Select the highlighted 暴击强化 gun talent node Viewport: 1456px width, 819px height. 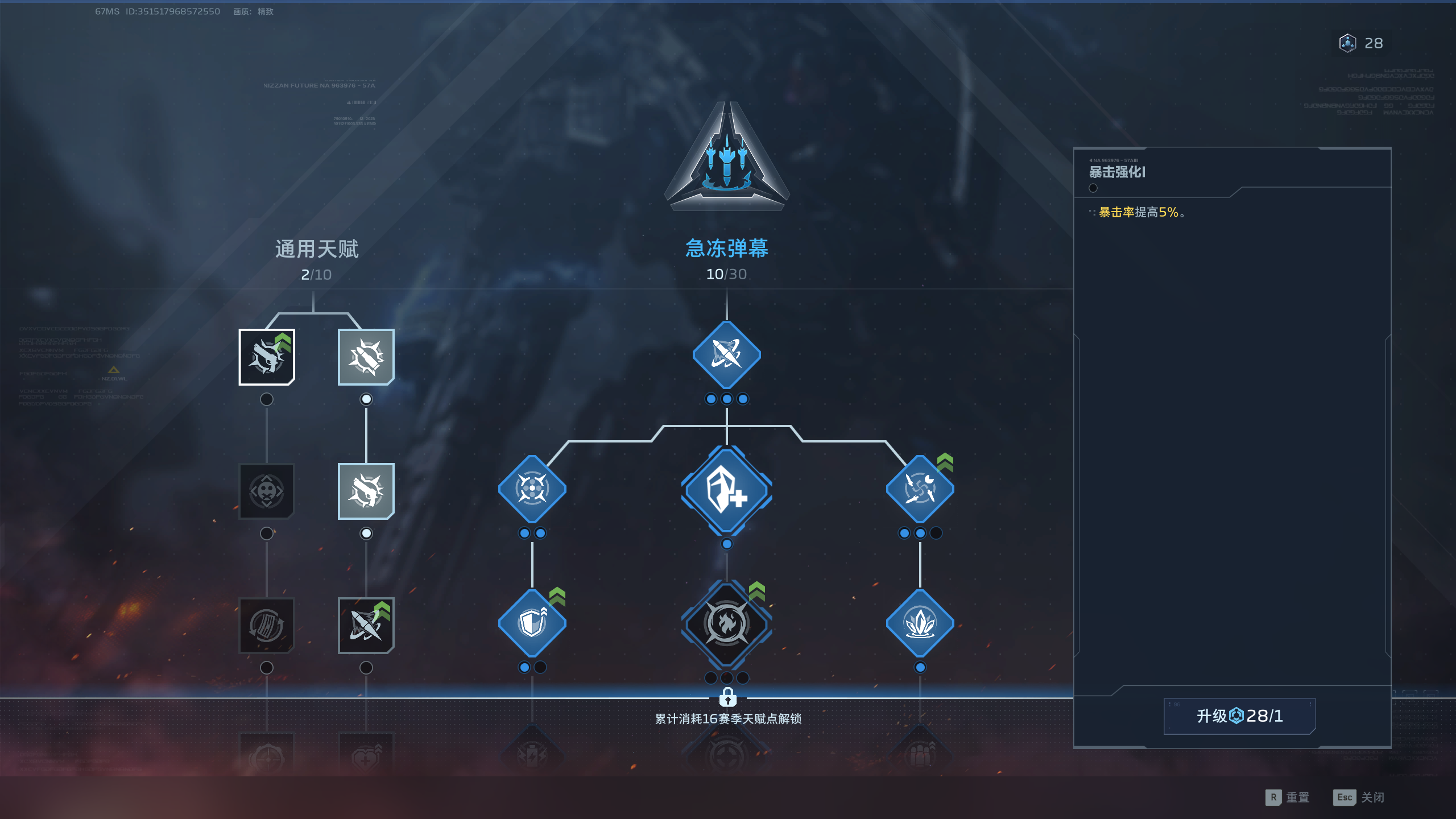[x=267, y=357]
